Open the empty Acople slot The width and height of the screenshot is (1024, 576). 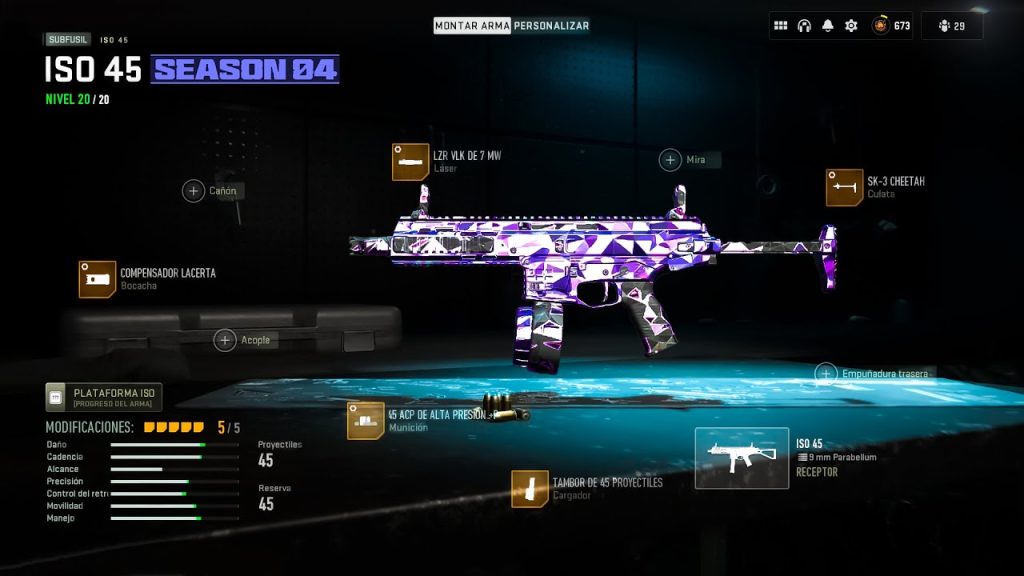coord(225,340)
